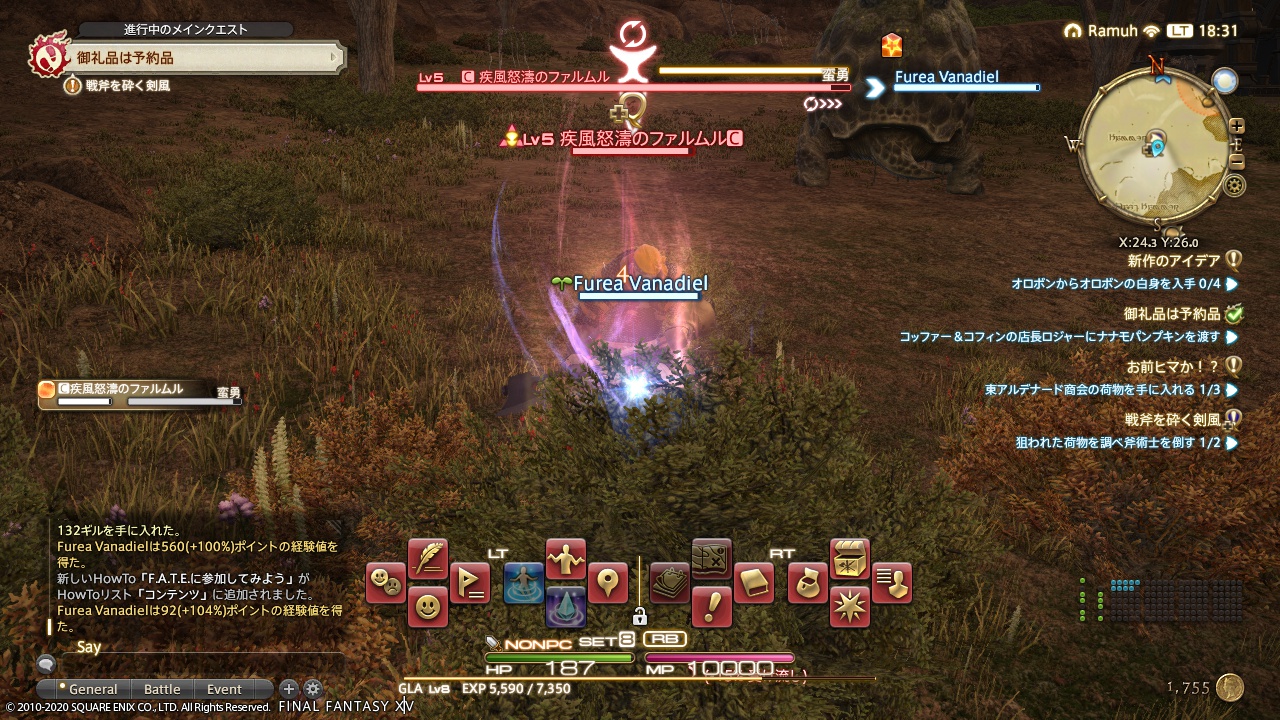The width and height of the screenshot is (1280, 720).
Task: Open the Emotes menu smiley icon
Action: (428, 606)
